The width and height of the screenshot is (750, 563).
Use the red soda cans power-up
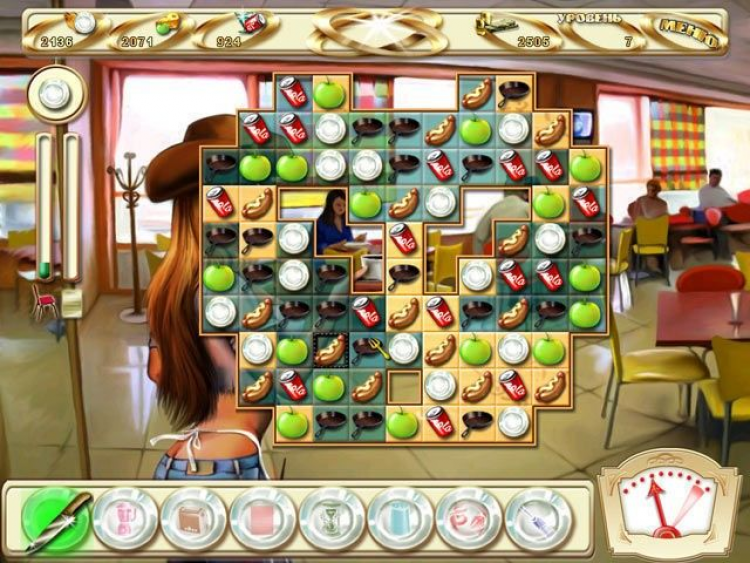click(469, 518)
